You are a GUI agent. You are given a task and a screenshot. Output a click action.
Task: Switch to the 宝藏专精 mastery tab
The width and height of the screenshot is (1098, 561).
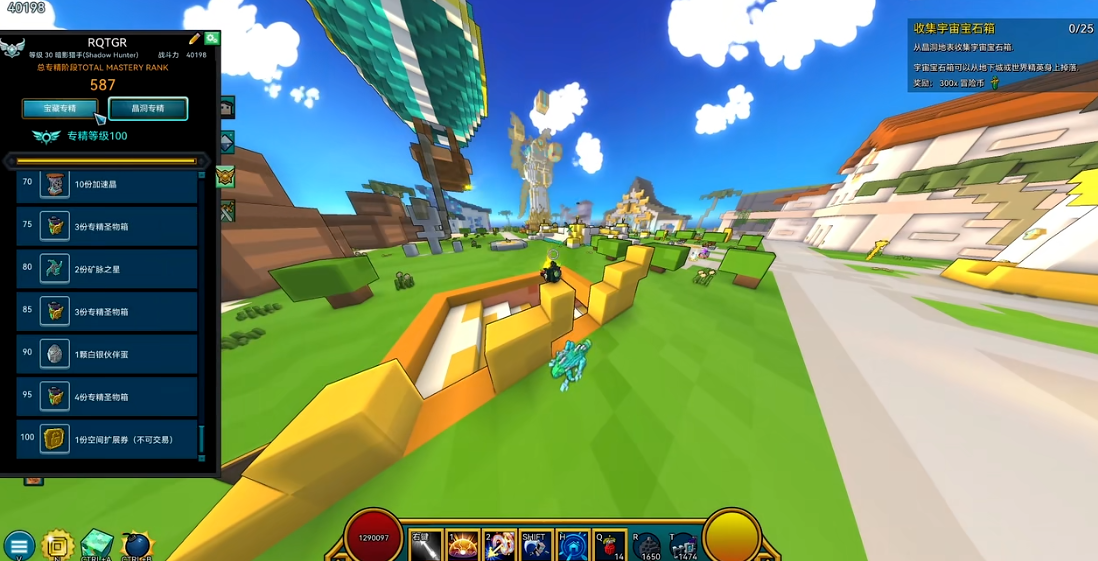pos(60,108)
